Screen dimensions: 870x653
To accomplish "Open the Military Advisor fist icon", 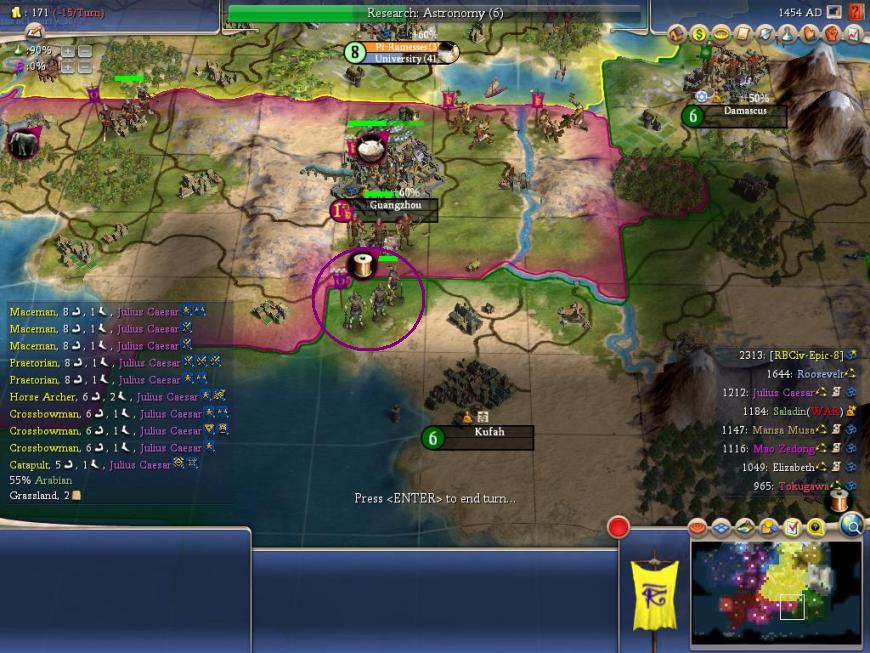I will click(x=831, y=33).
